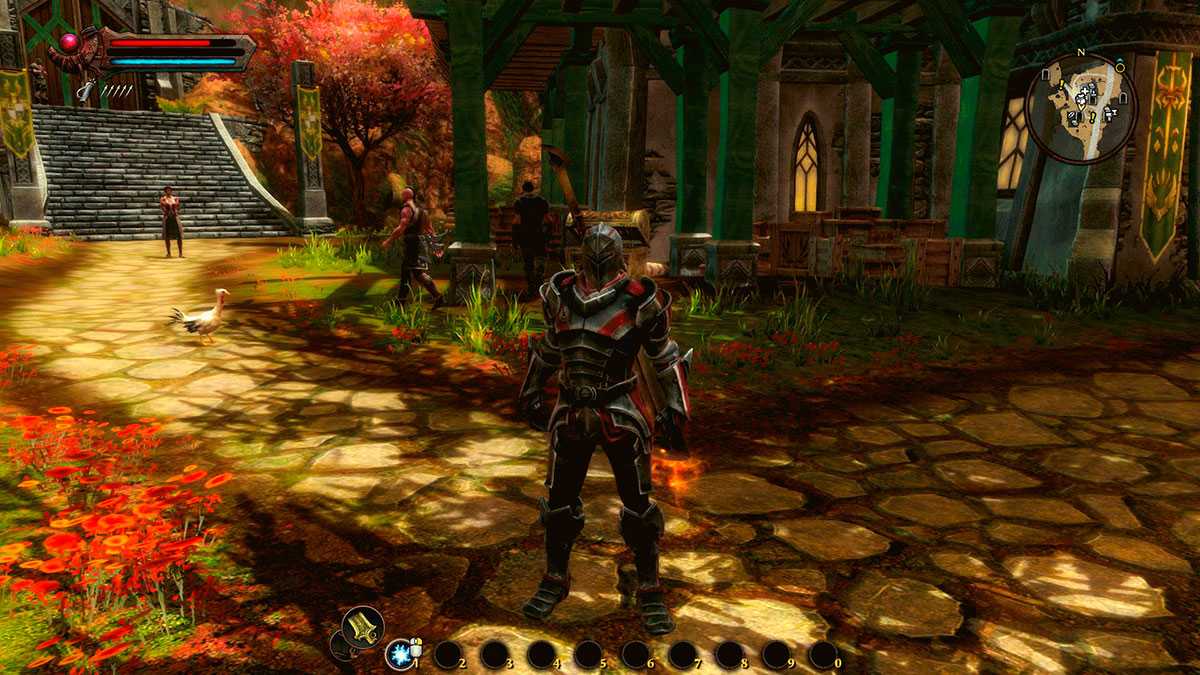Open the circular minimap
The width and height of the screenshot is (1200, 675).
pyautogui.click(x=1081, y=108)
